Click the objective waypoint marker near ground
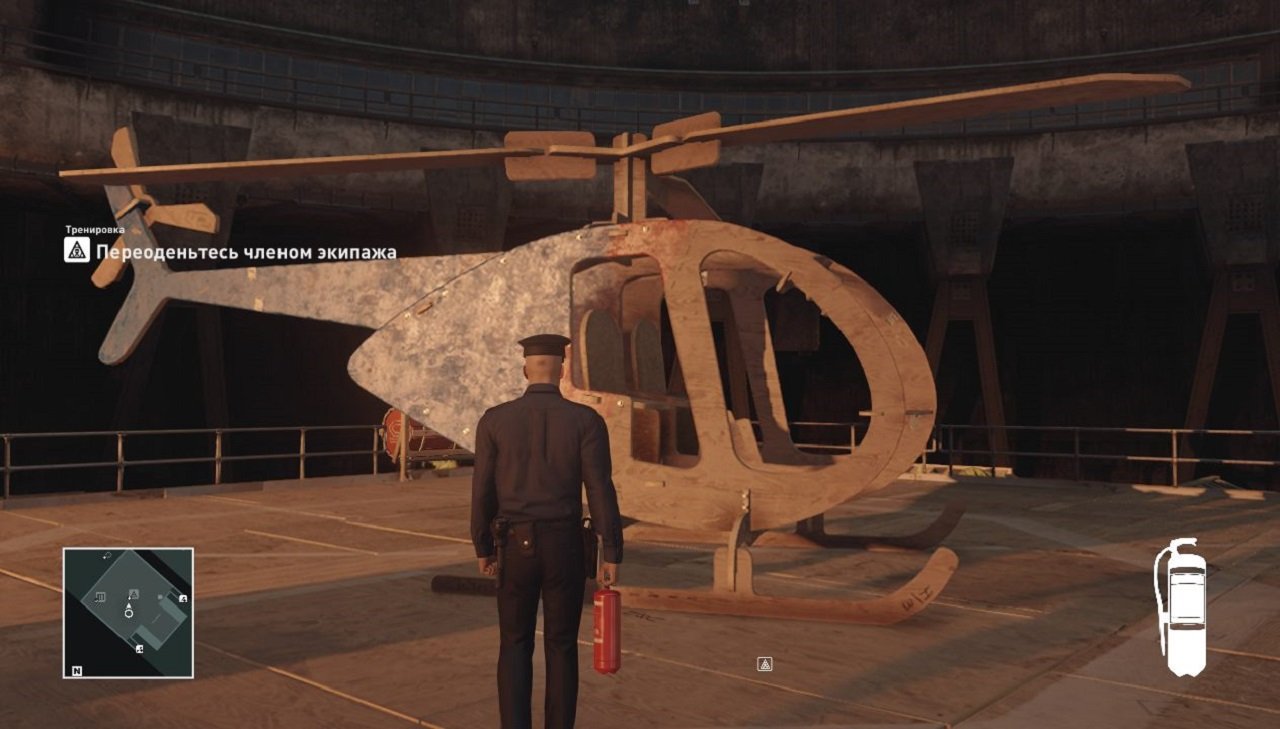Viewport: 1280px width, 729px height. tap(765, 664)
